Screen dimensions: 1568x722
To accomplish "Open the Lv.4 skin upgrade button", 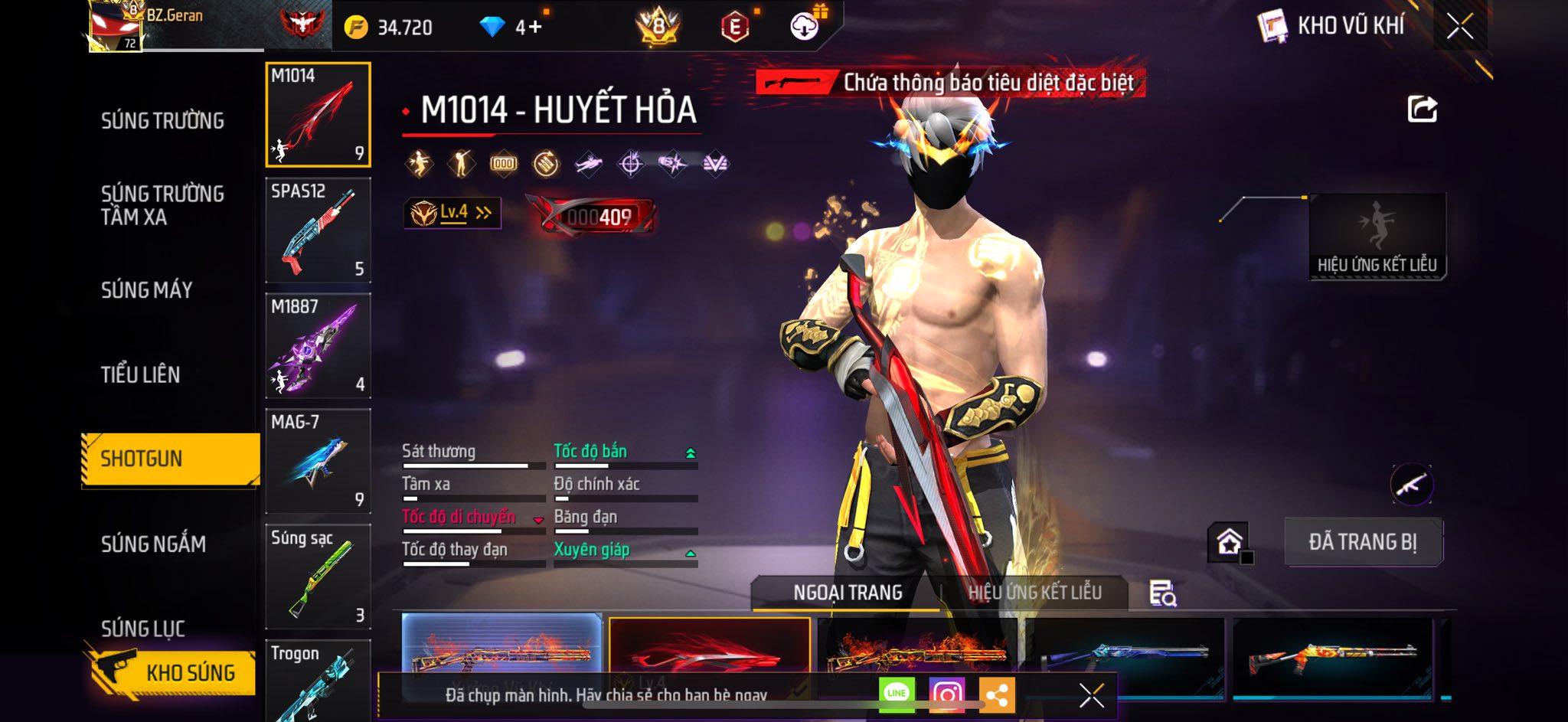I will point(452,213).
